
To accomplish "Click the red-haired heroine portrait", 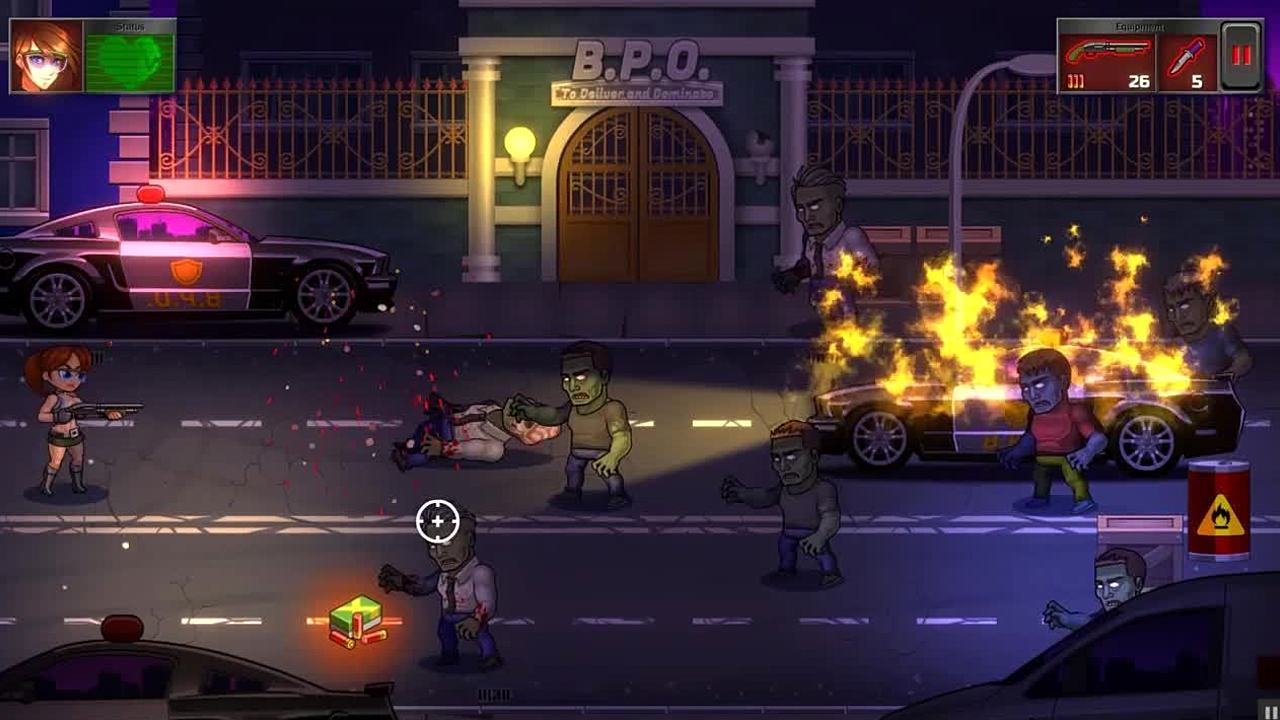I will coord(46,56).
